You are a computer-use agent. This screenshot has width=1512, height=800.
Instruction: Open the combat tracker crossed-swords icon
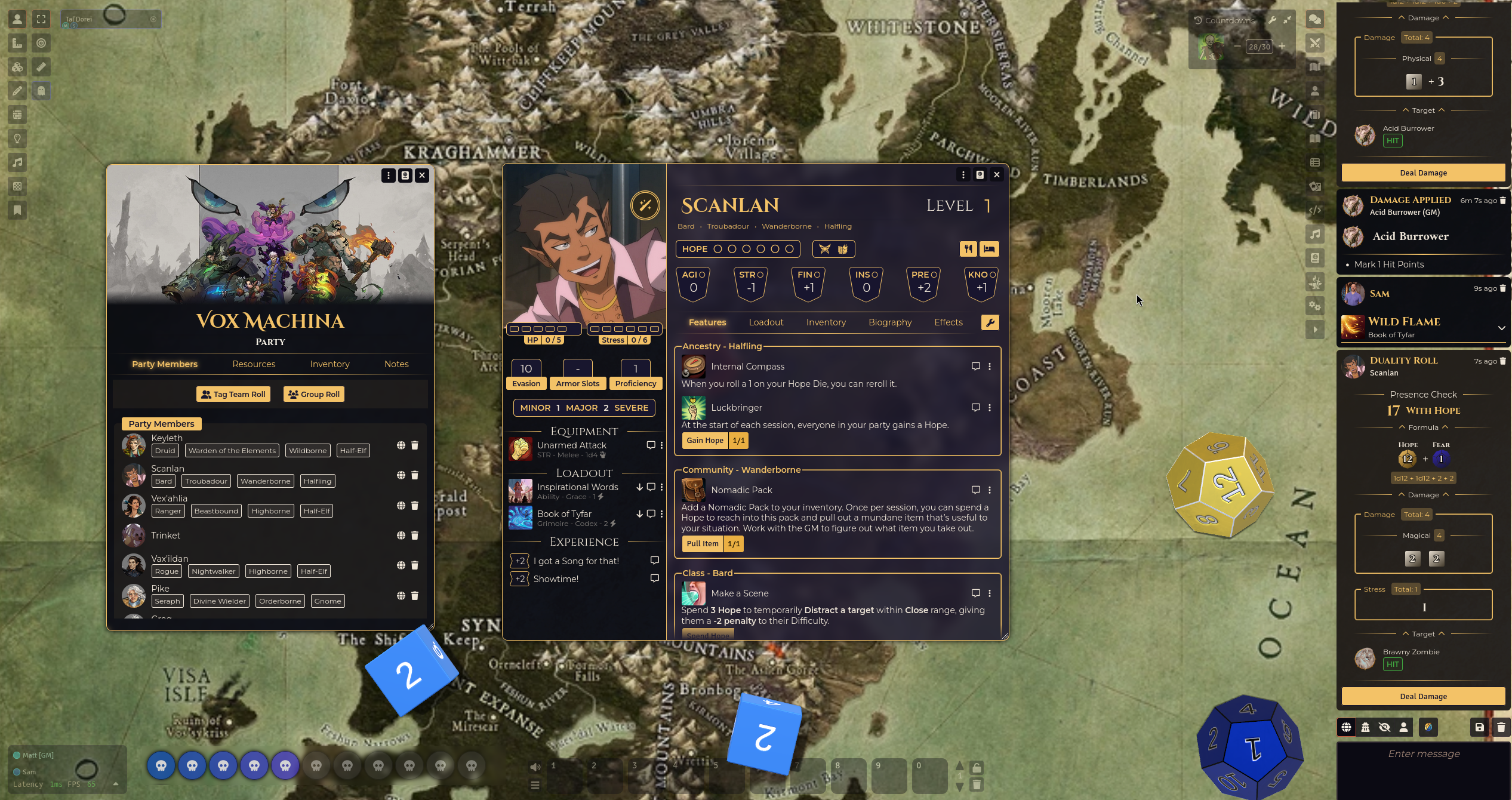1315,43
